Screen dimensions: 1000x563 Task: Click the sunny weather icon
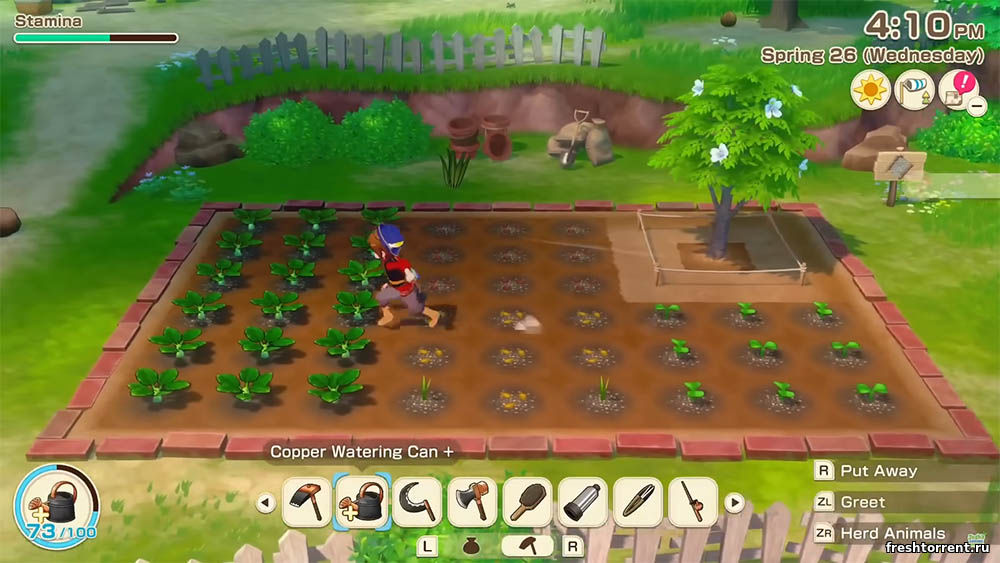[x=870, y=90]
